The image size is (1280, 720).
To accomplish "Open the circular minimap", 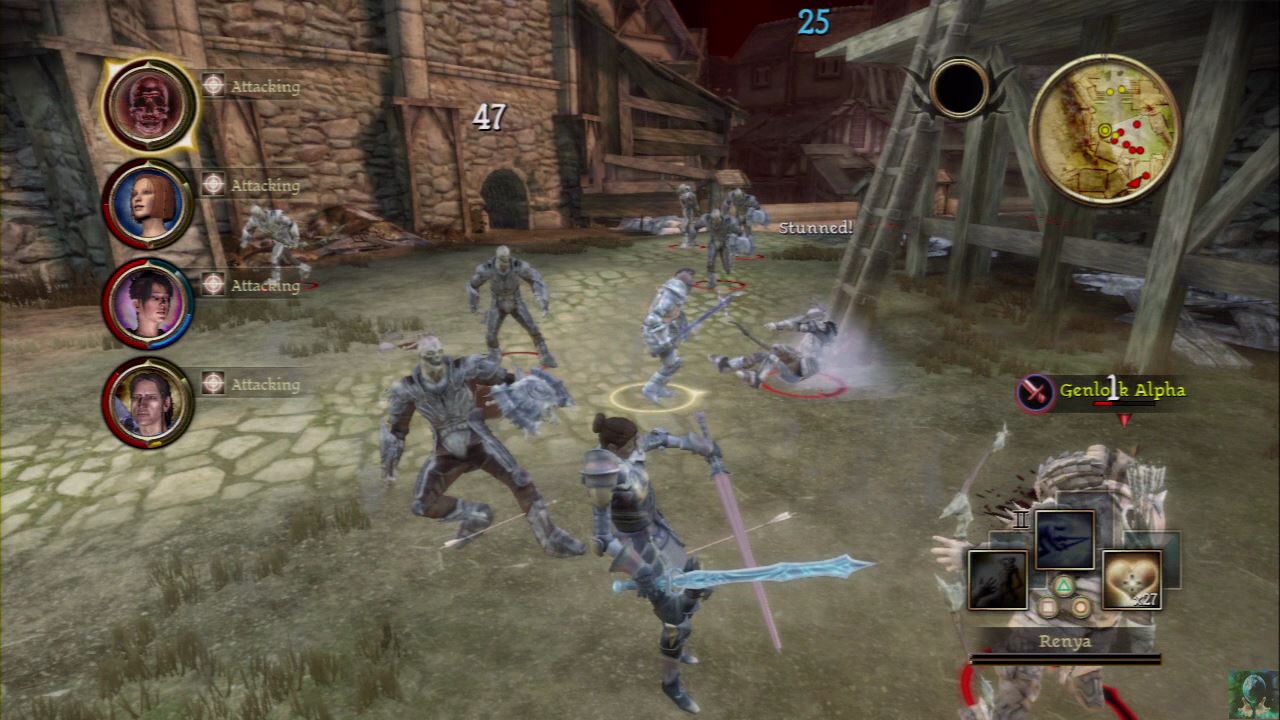I will click(x=1104, y=130).
